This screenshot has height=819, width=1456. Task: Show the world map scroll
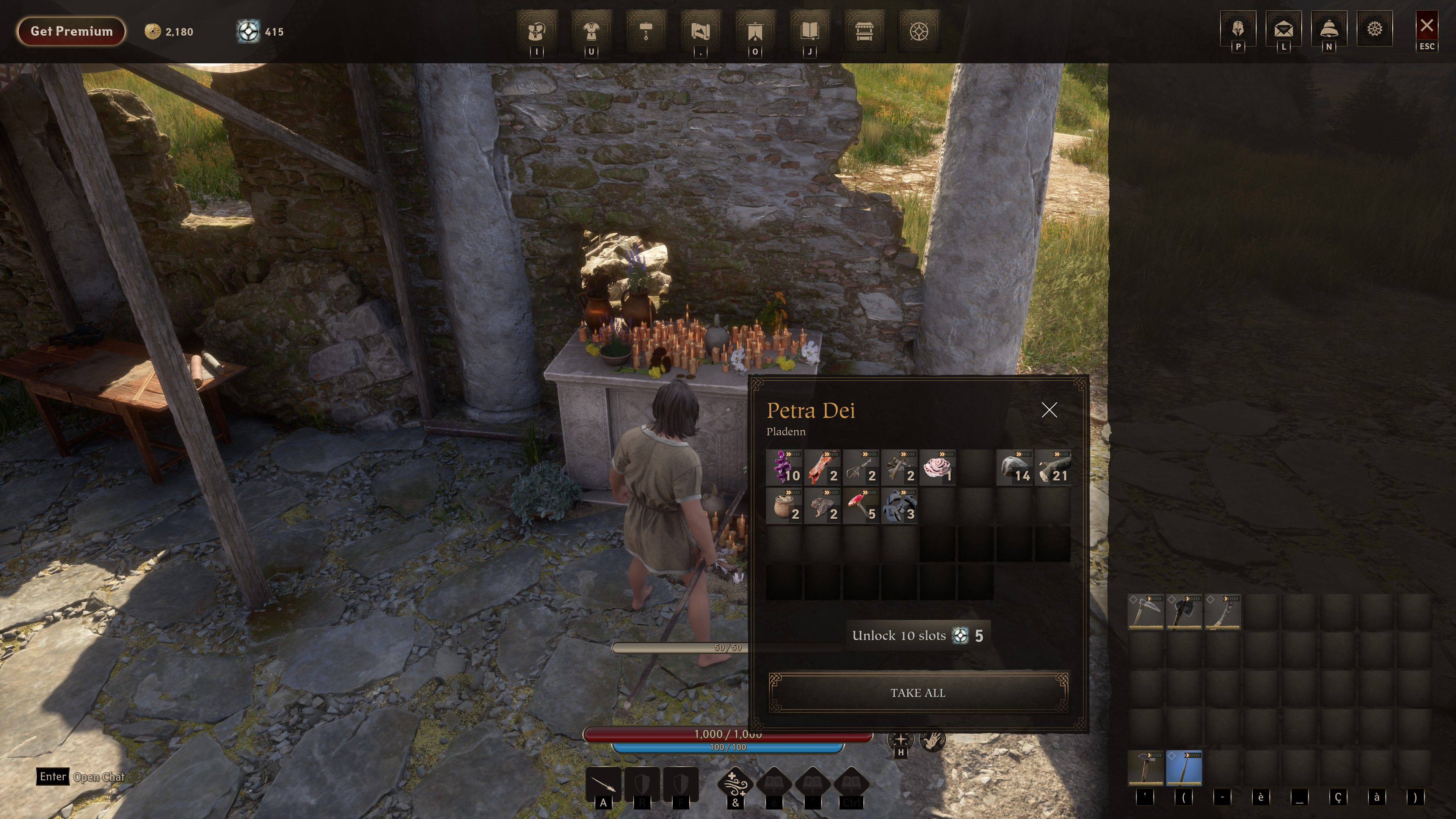click(700, 31)
